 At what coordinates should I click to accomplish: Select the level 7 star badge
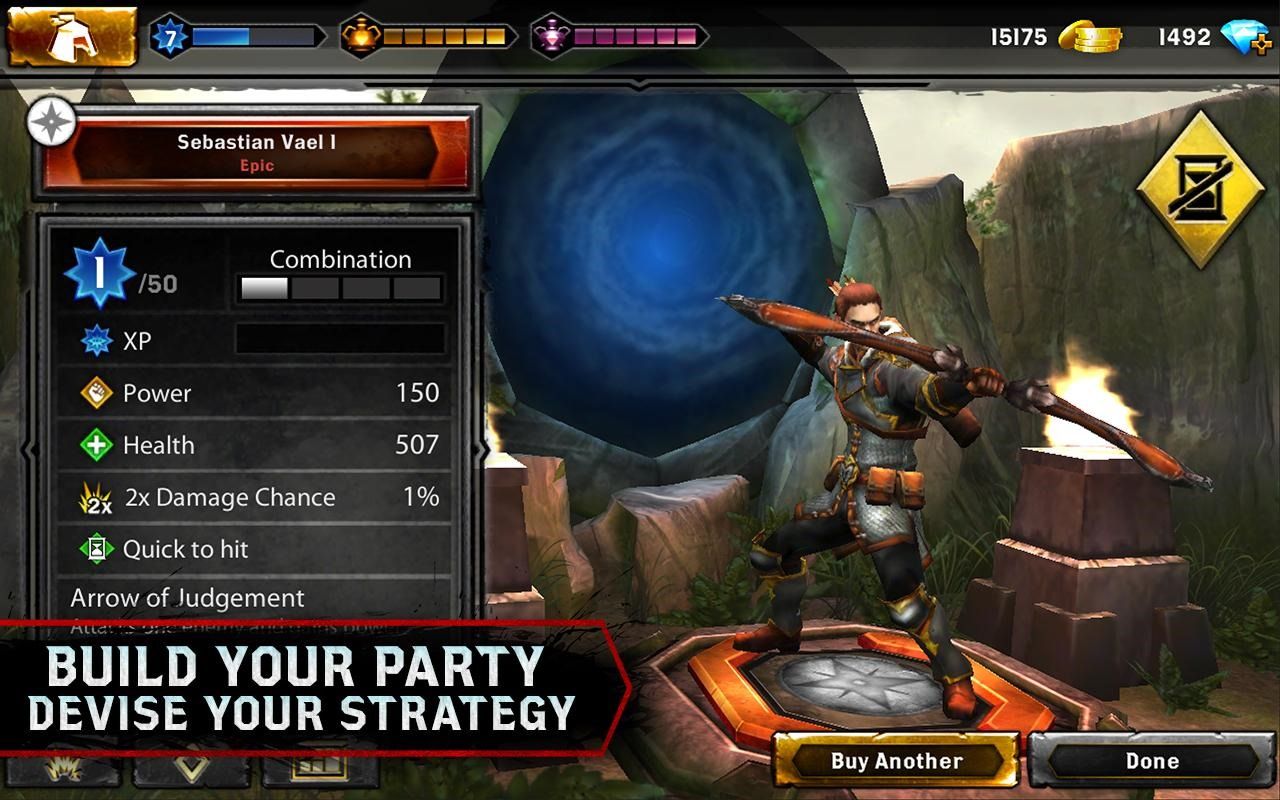click(x=172, y=37)
